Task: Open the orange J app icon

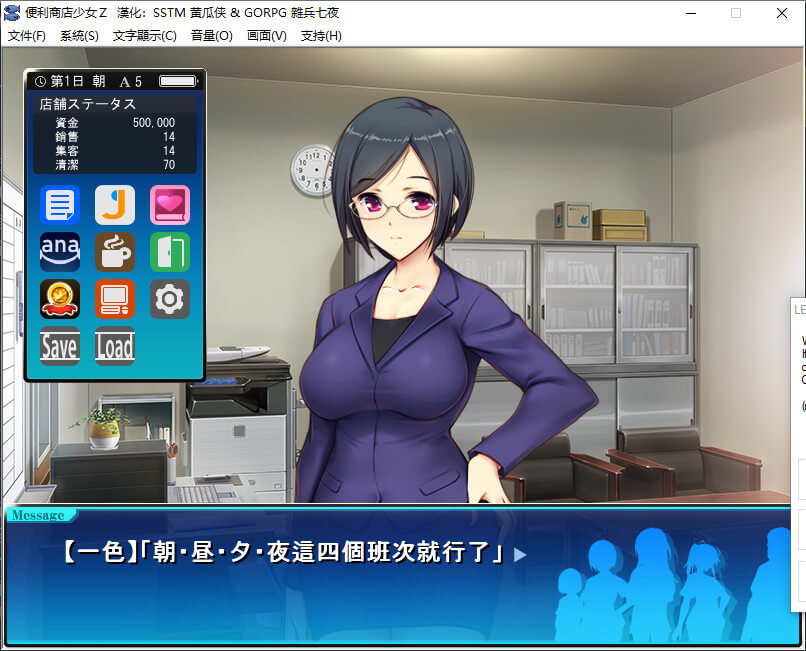Action: click(x=115, y=205)
